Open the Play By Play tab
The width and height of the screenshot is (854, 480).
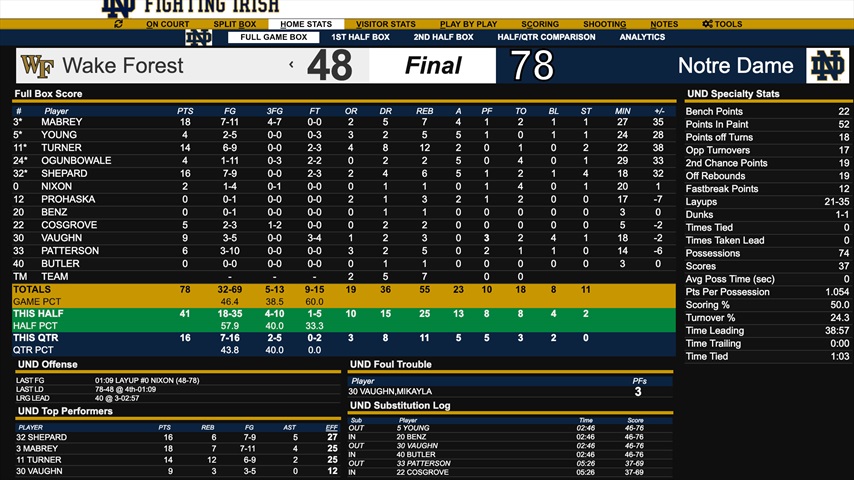[x=468, y=24]
